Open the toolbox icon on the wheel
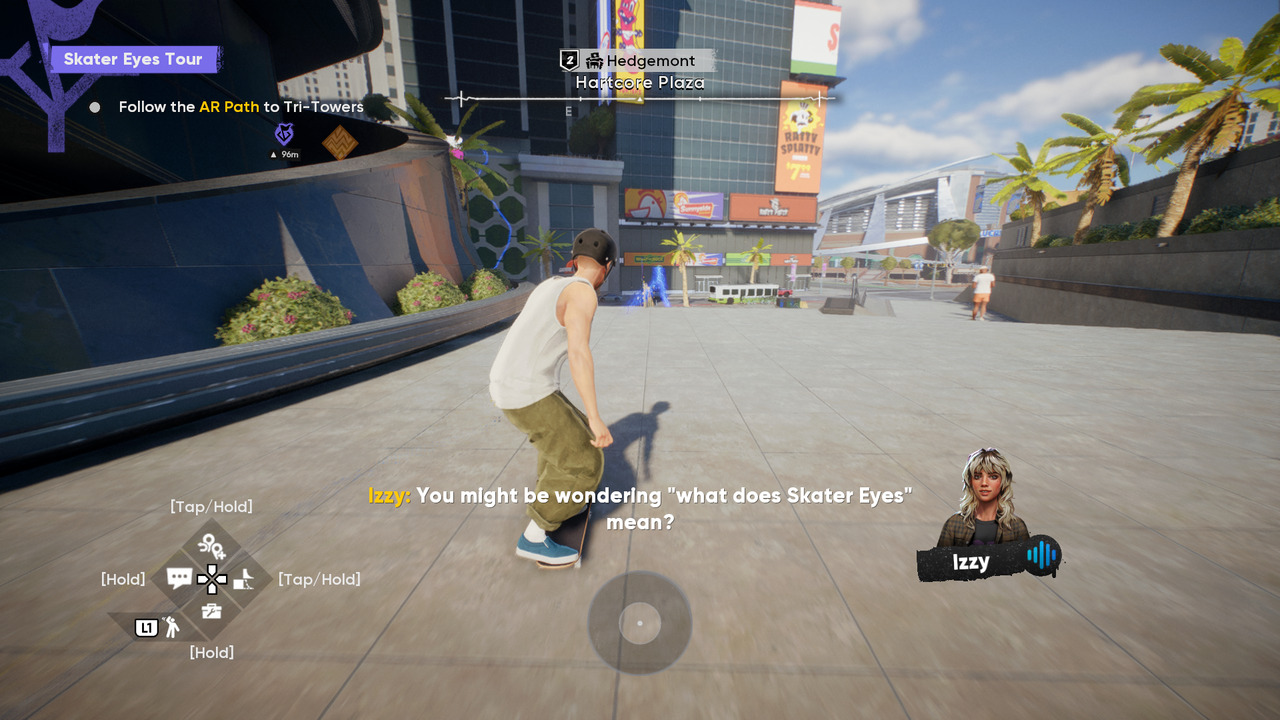1280x720 pixels. coord(211,611)
